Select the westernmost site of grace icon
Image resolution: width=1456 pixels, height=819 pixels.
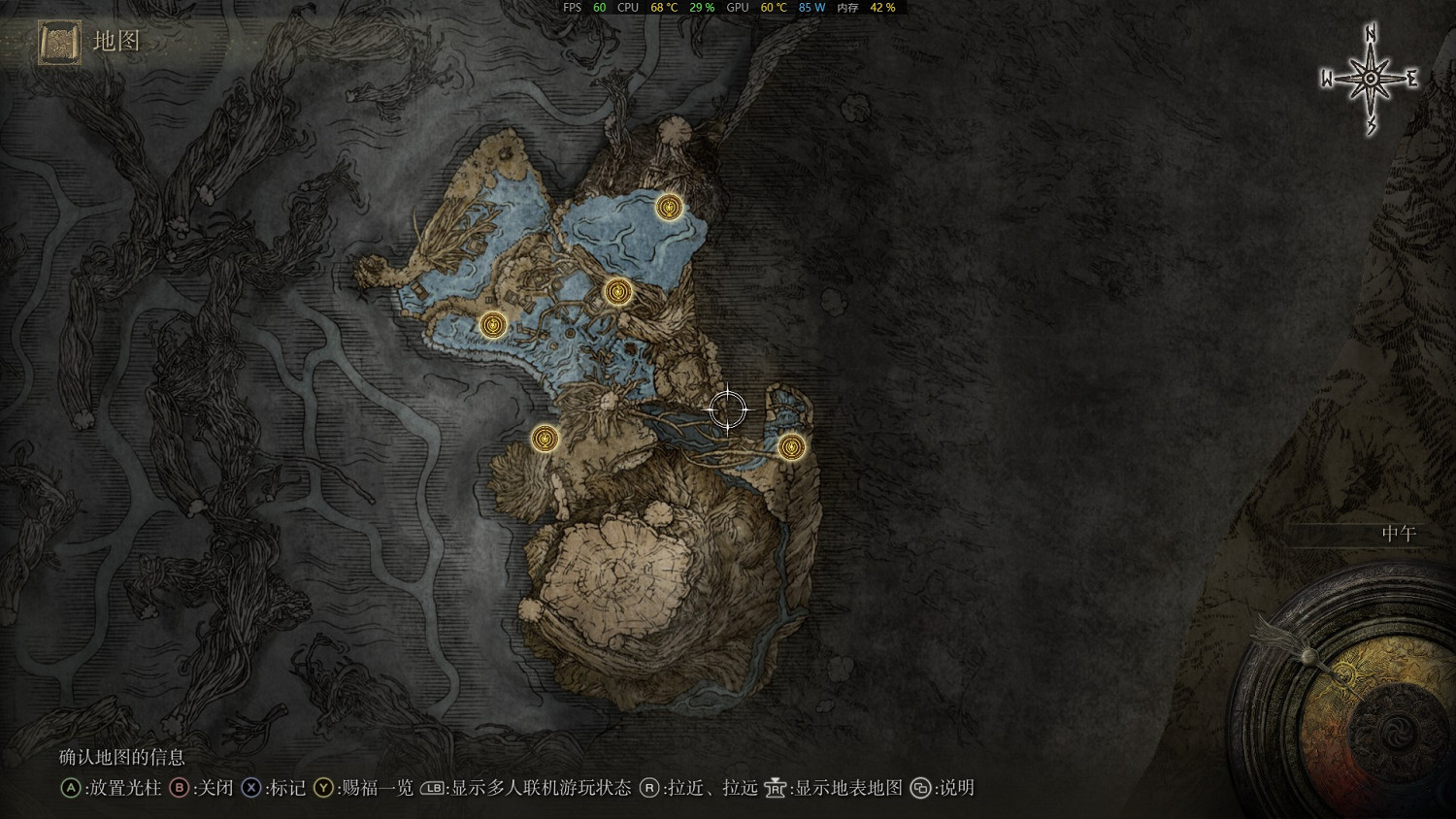(495, 324)
